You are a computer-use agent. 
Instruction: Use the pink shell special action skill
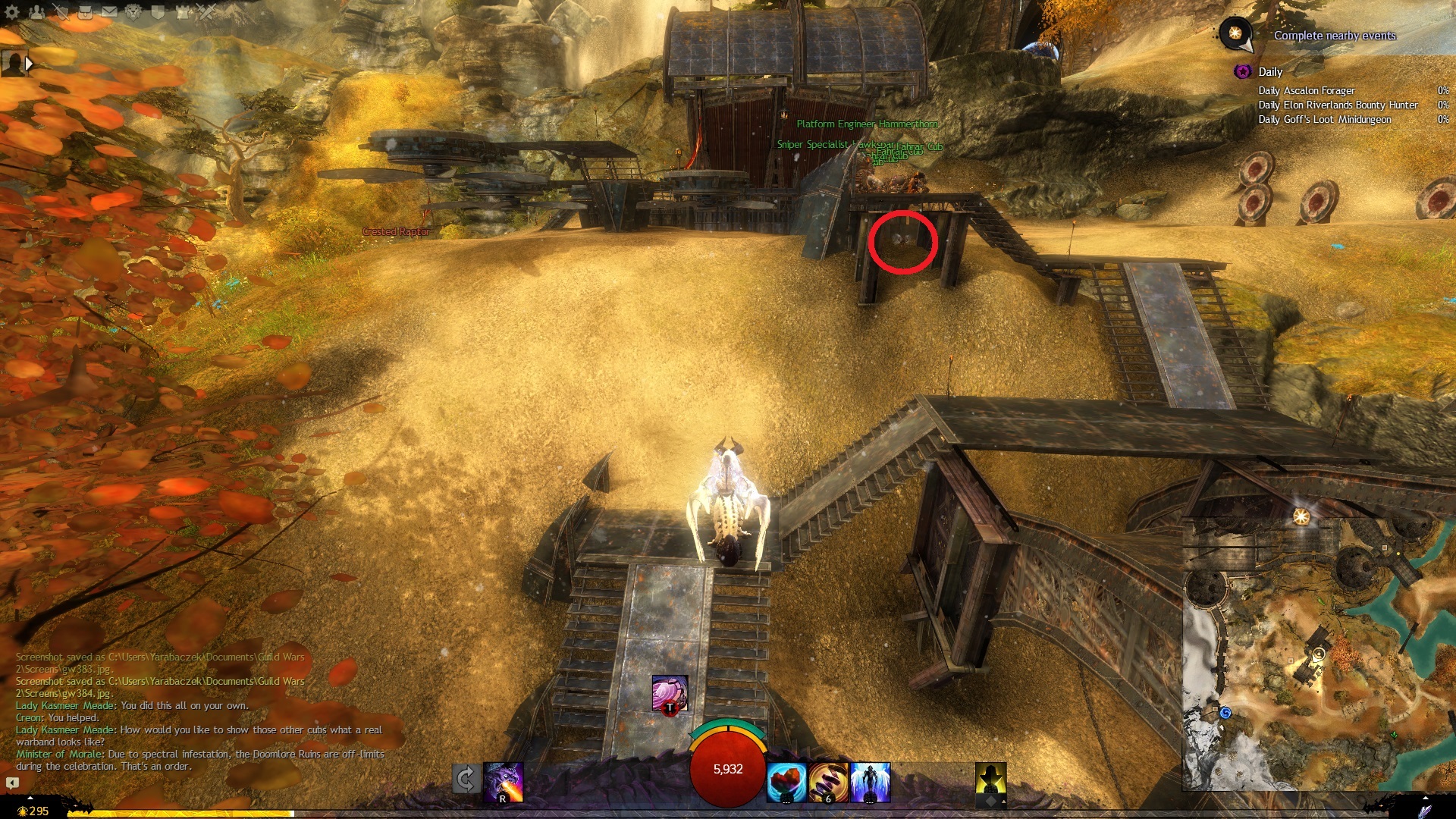point(670,693)
